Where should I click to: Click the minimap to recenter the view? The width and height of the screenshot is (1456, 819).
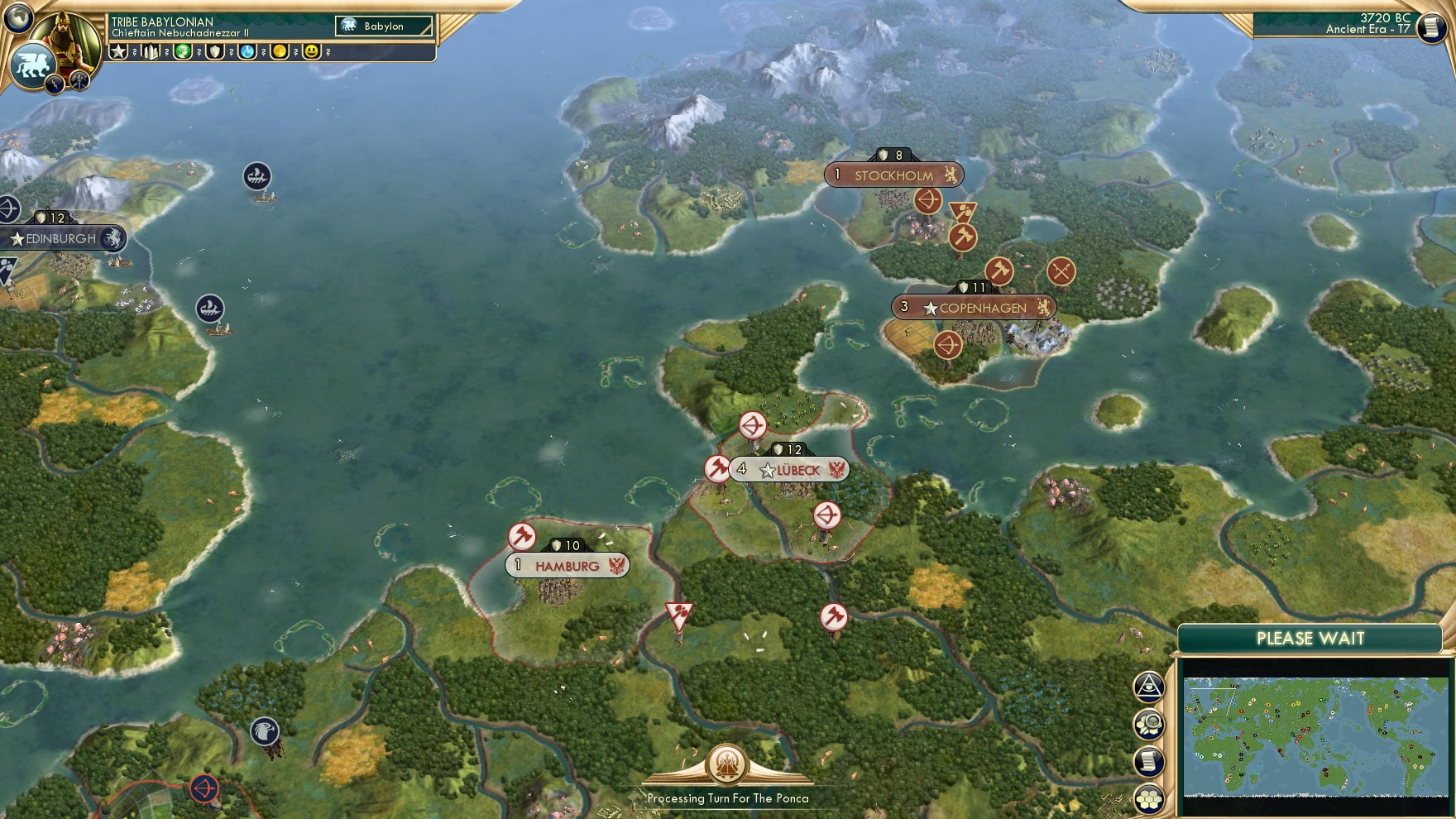(x=1315, y=736)
